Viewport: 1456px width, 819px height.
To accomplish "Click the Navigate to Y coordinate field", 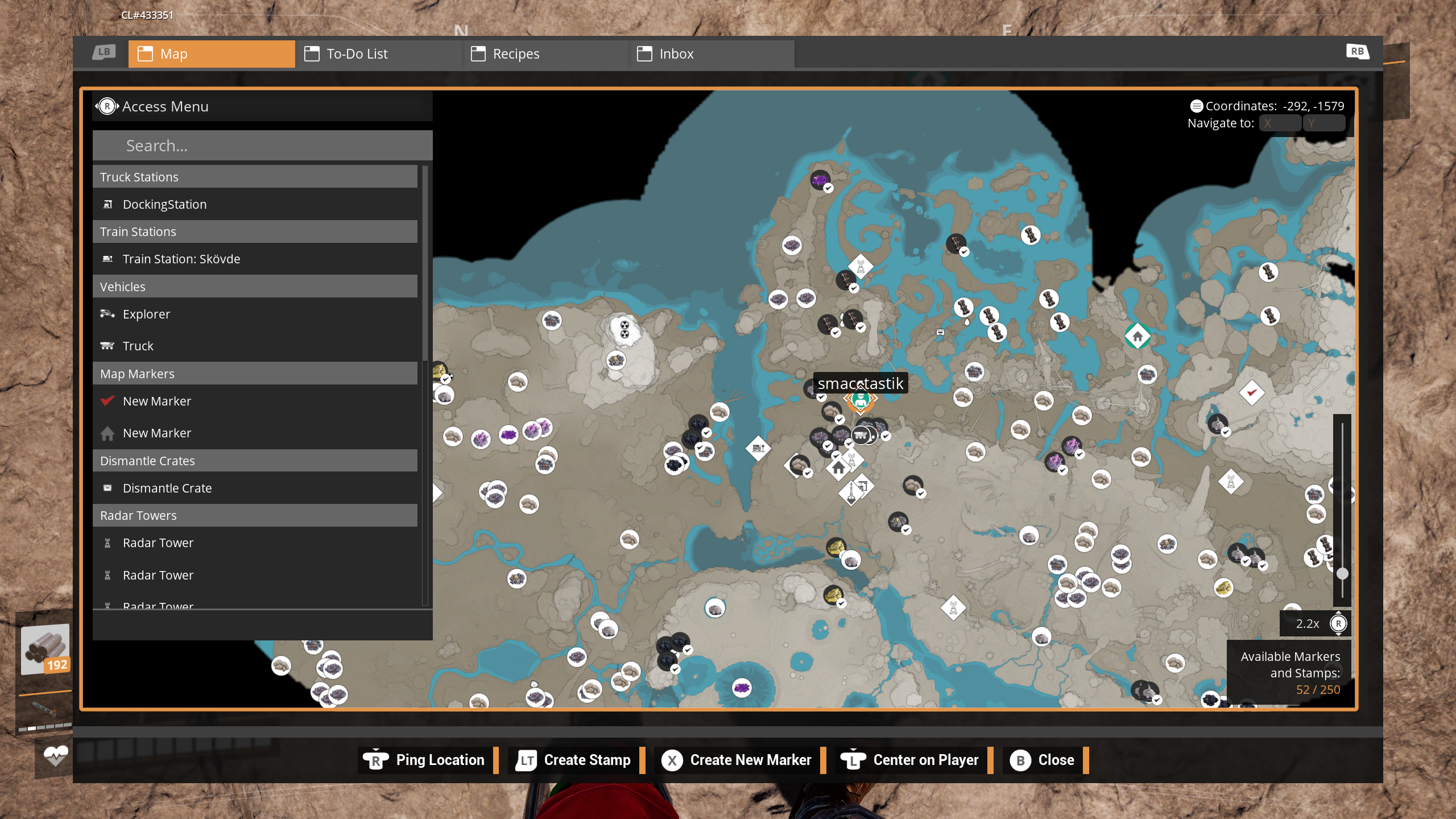I will [1323, 123].
